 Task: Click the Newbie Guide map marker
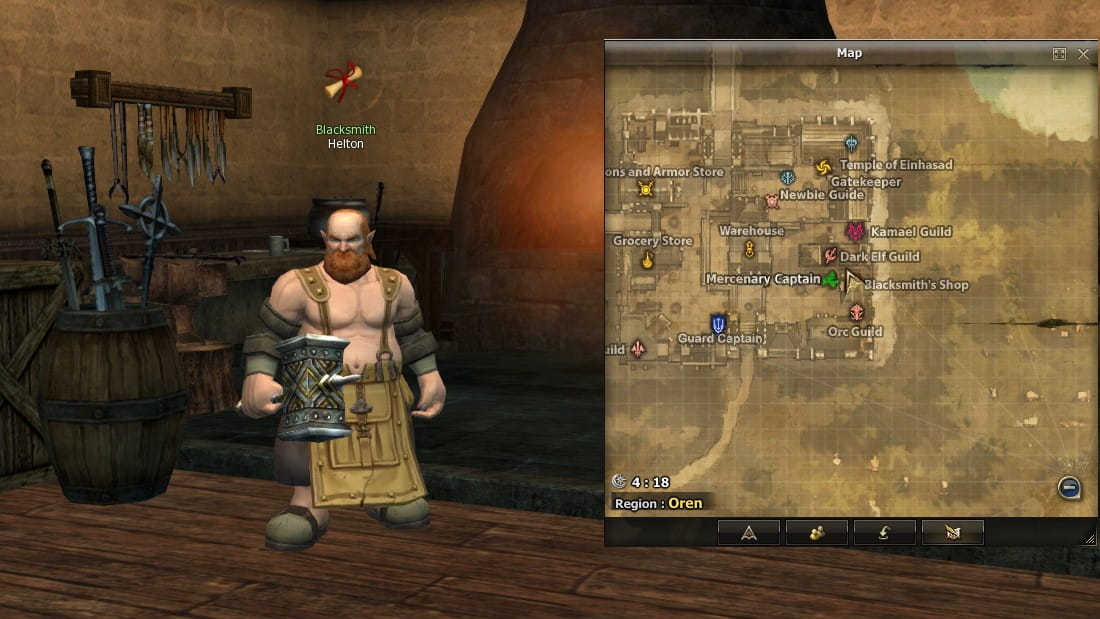pyautogui.click(x=772, y=201)
